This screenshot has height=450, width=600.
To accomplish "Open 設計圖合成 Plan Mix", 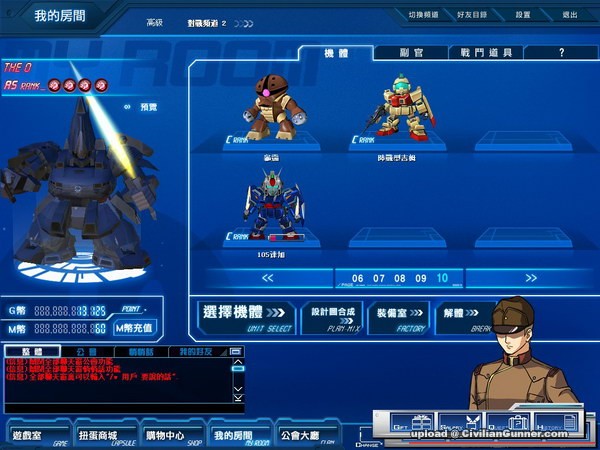I will point(331,316).
